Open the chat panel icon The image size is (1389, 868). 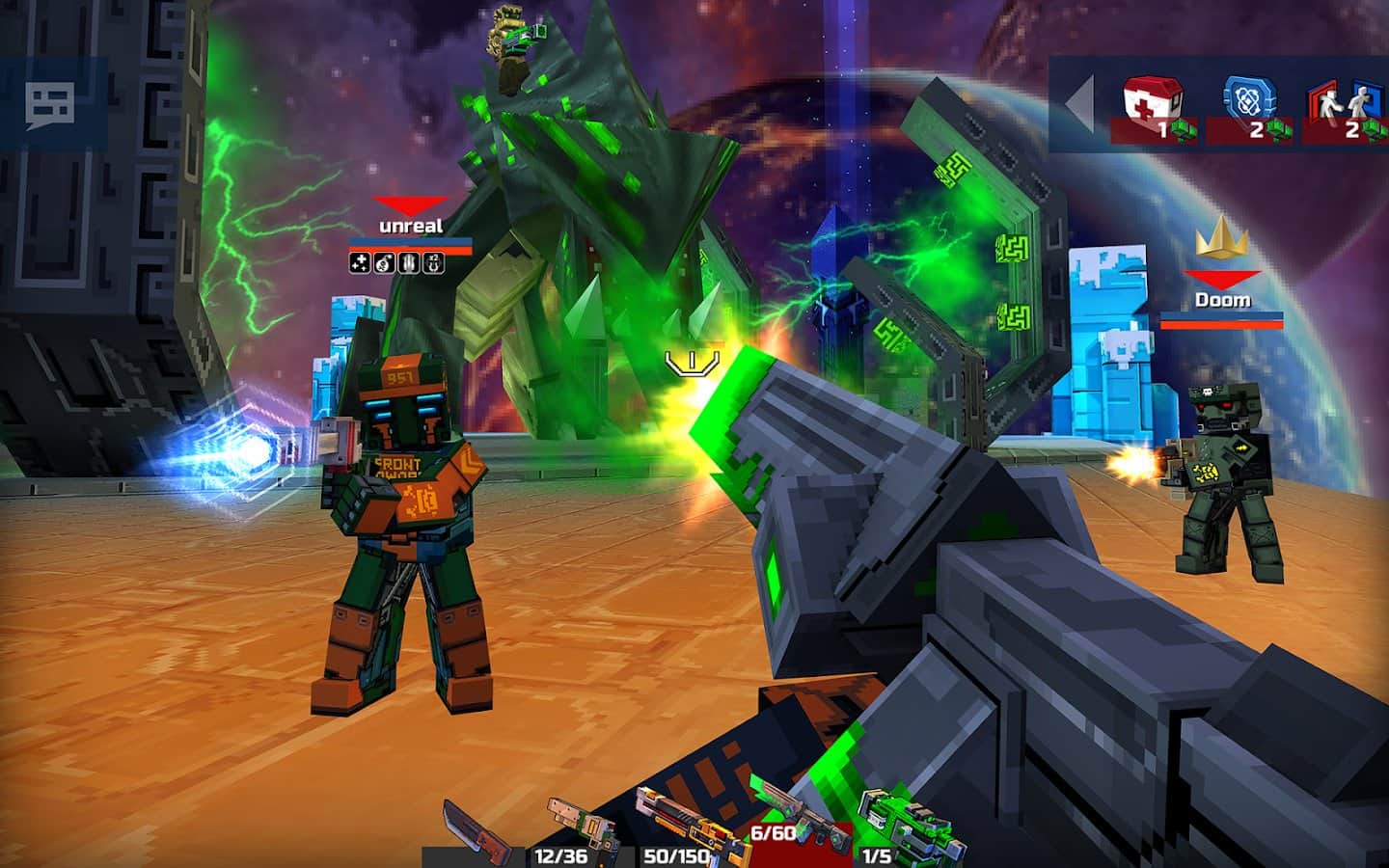(x=50, y=104)
